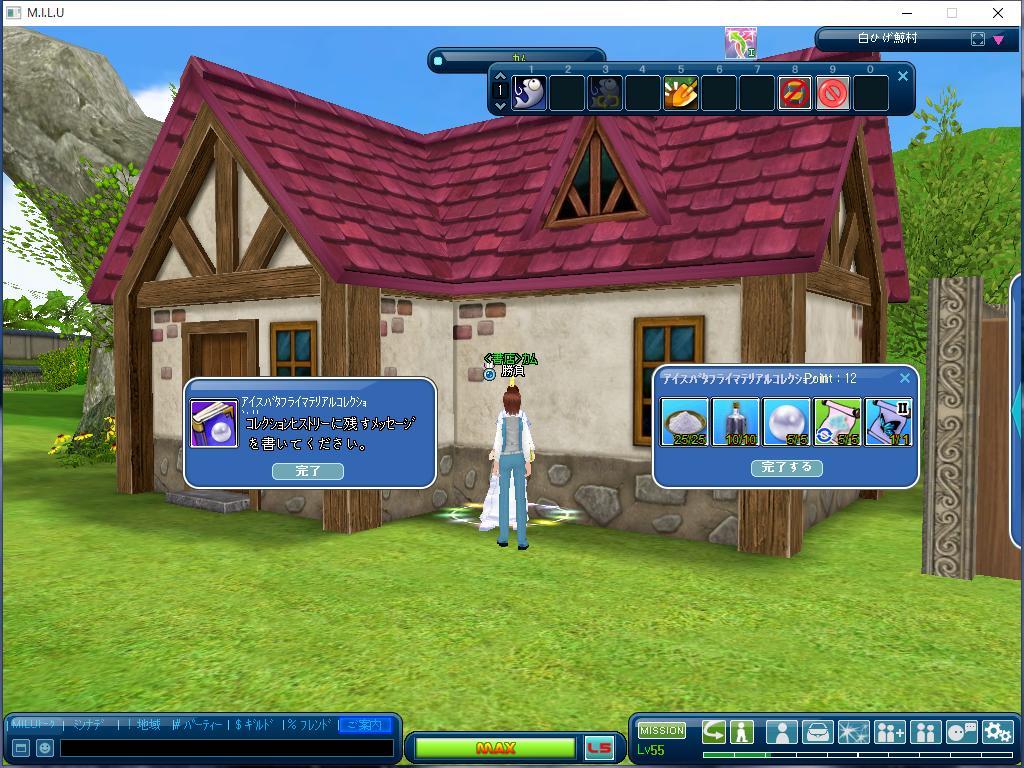This screenshot has width=1024, height=768.
Task: Use the fishing fish skill in hotbar
Action: click(529, 93)
